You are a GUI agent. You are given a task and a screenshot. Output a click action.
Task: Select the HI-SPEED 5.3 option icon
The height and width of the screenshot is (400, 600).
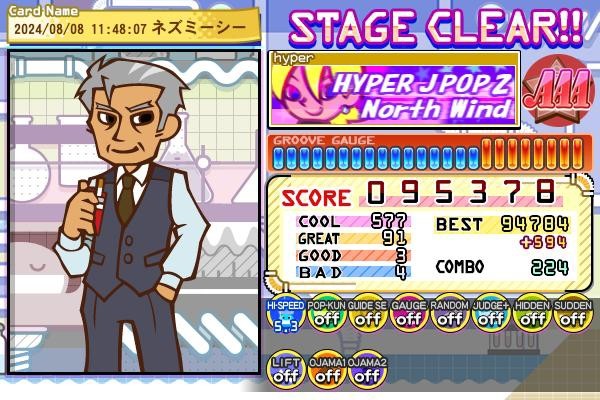[x=286, y=316]
